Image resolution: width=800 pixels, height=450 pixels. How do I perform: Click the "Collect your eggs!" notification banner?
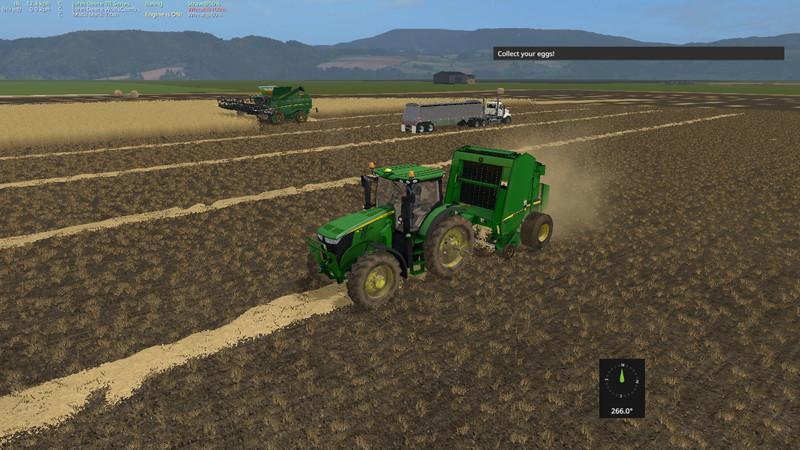tap(638, 53)
